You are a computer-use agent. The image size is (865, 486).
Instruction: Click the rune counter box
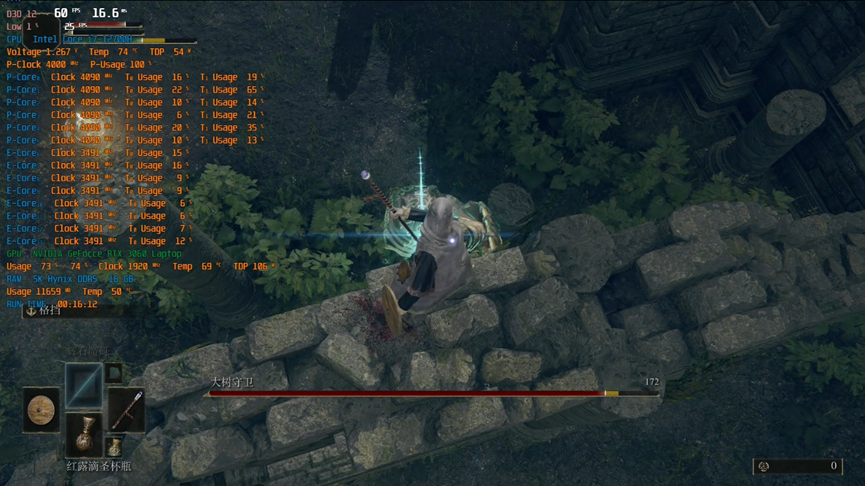click(x=797, y=466)
